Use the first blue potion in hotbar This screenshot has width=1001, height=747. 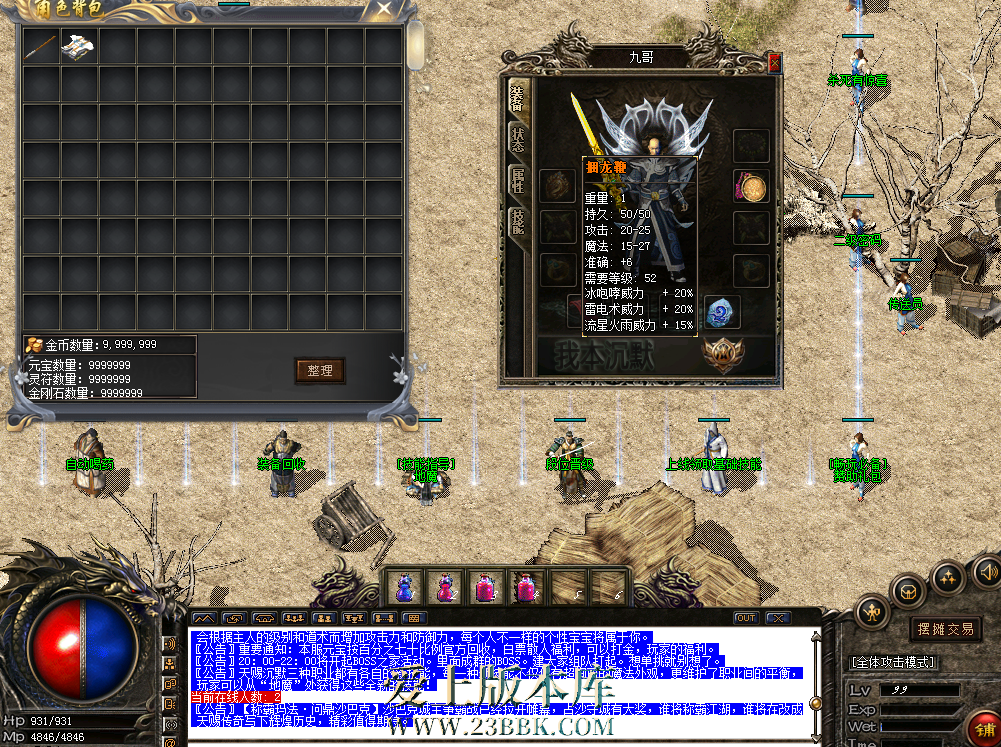point(405,587)
